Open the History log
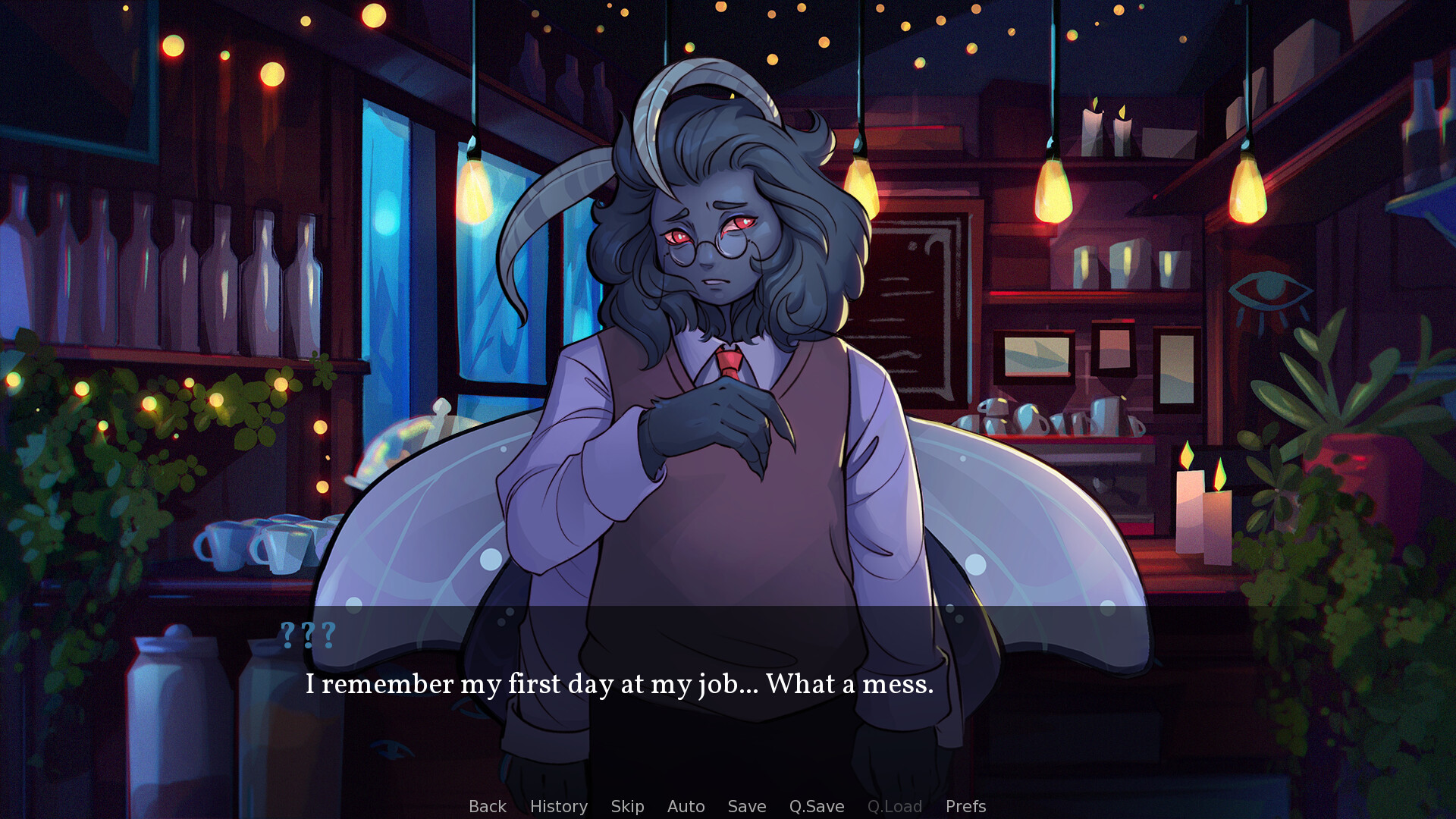The image size is (1456, 819). click(559, 806)
